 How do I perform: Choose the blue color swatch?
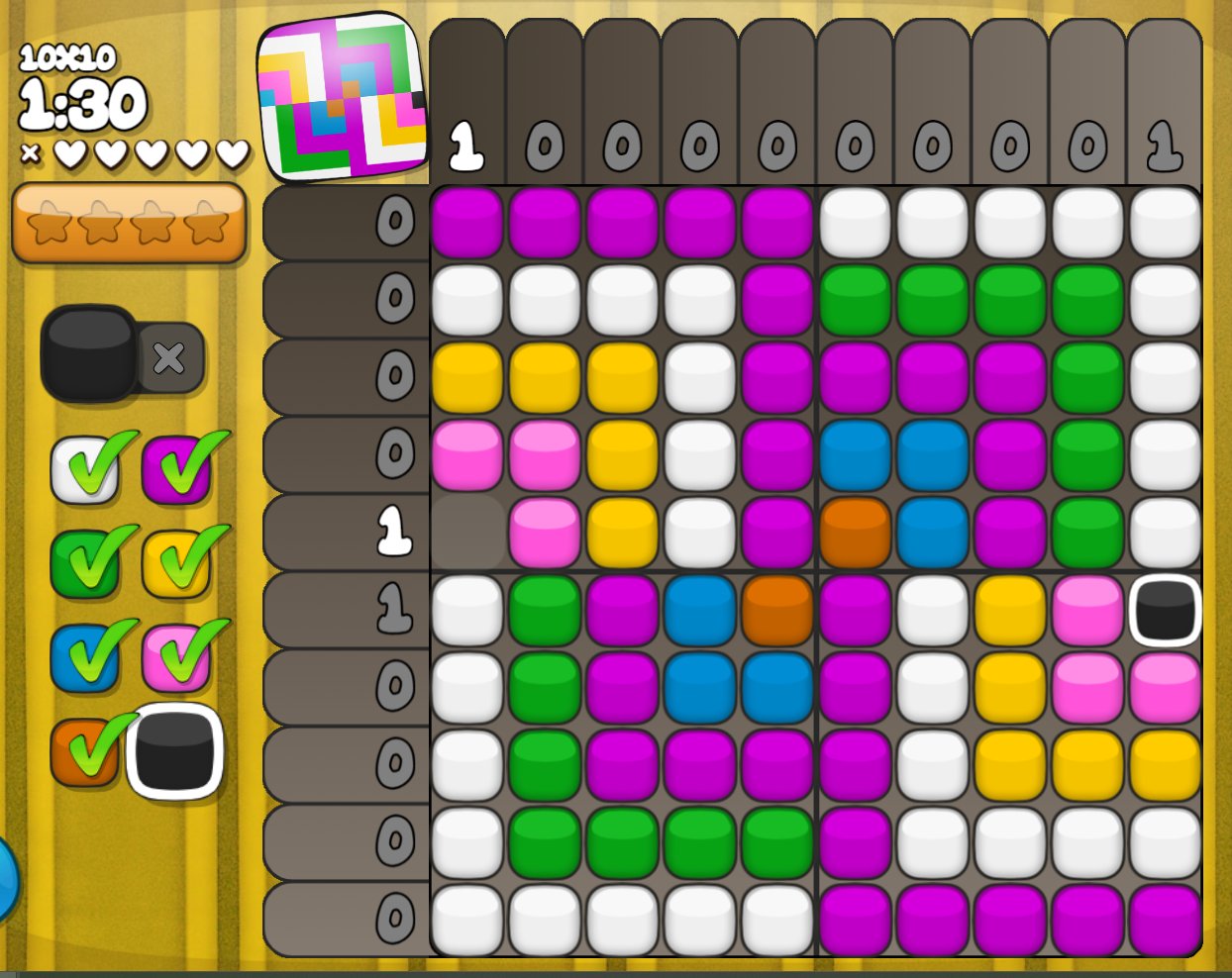tap(85, 657)
